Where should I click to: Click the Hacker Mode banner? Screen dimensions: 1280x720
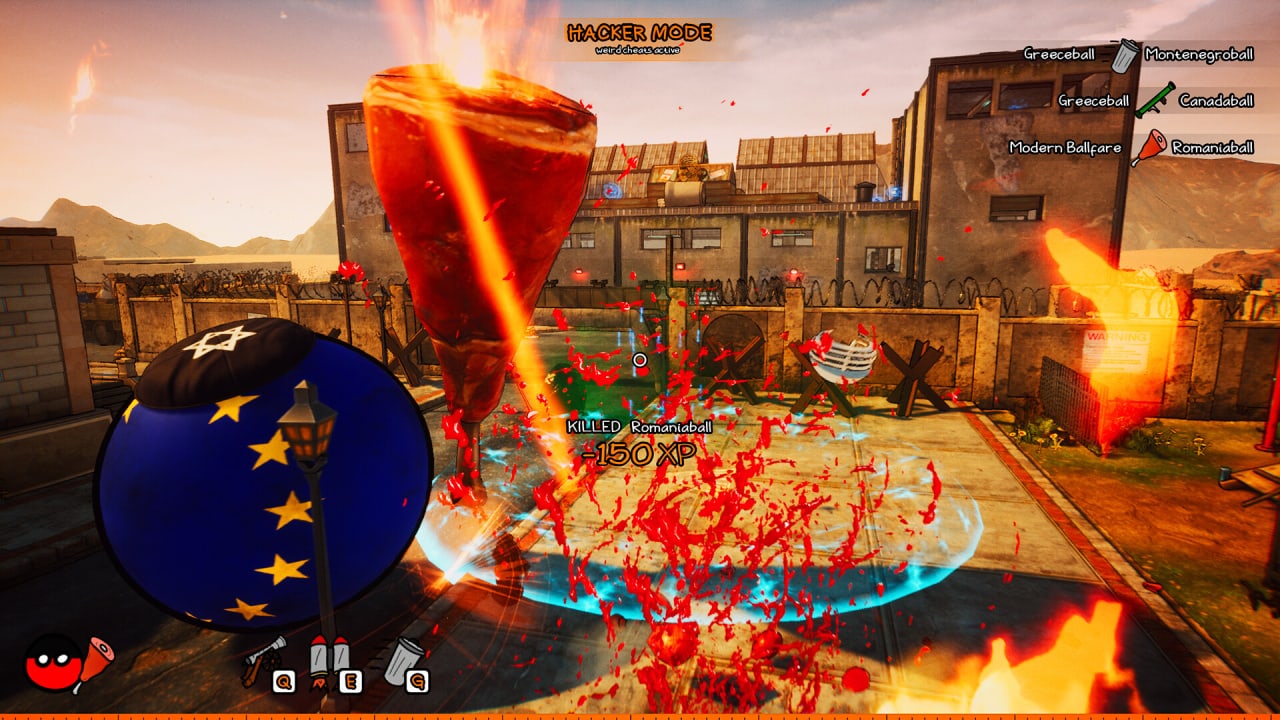(640, 36)
